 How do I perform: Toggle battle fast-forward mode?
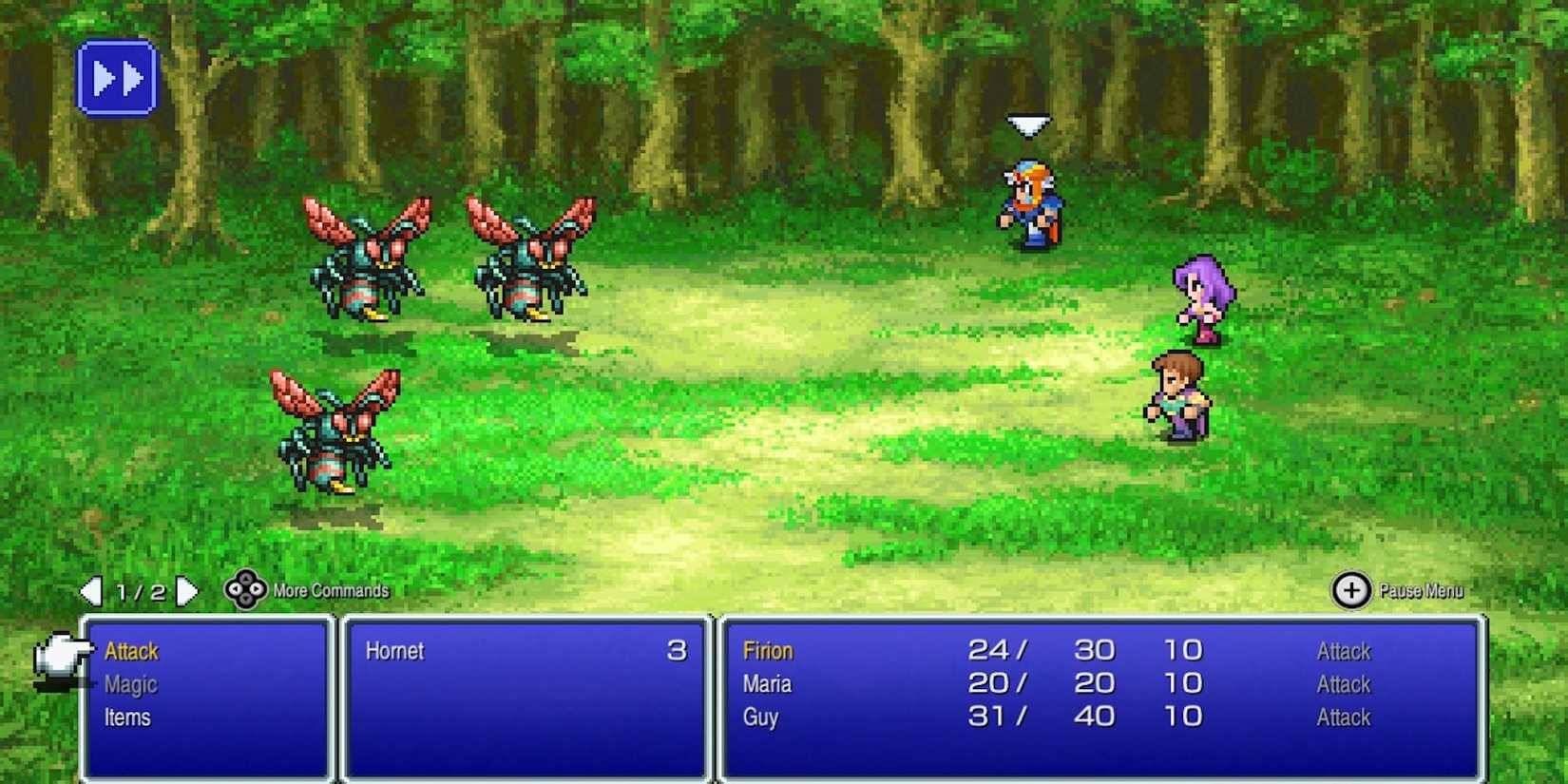pos(116,78)
